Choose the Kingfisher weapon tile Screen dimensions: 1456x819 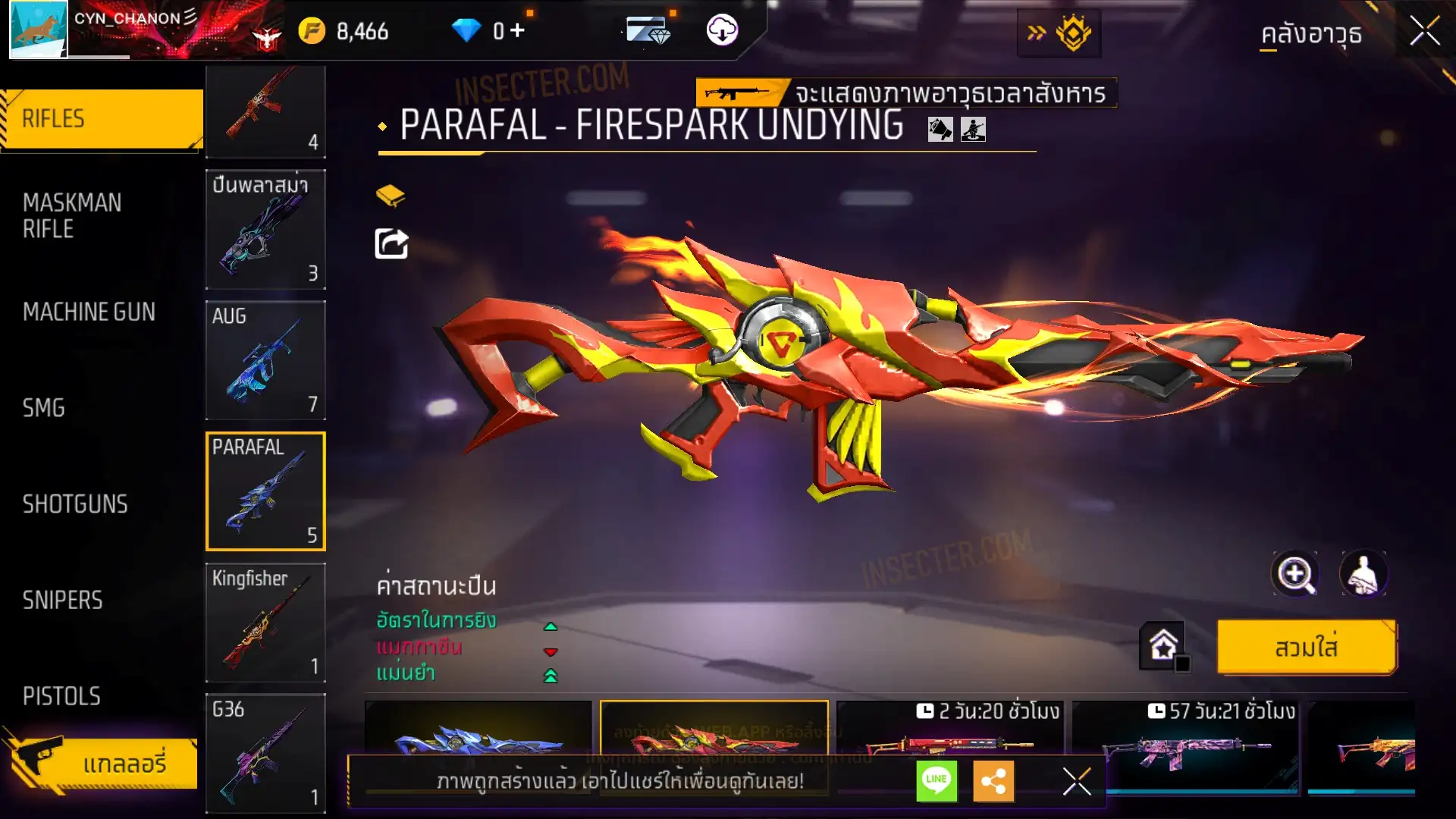tap(265, 623)
